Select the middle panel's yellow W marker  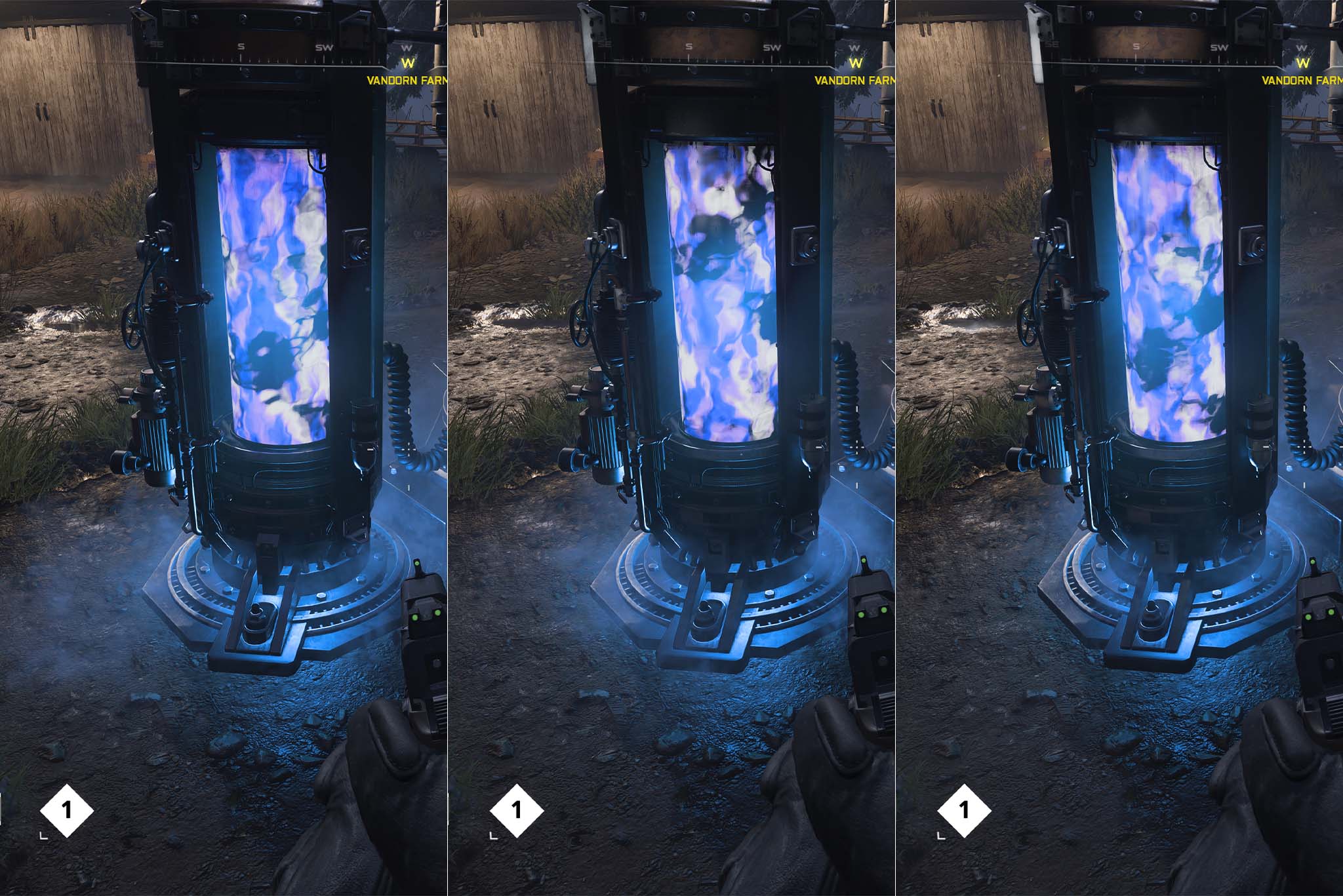click(x=854, y=64)
